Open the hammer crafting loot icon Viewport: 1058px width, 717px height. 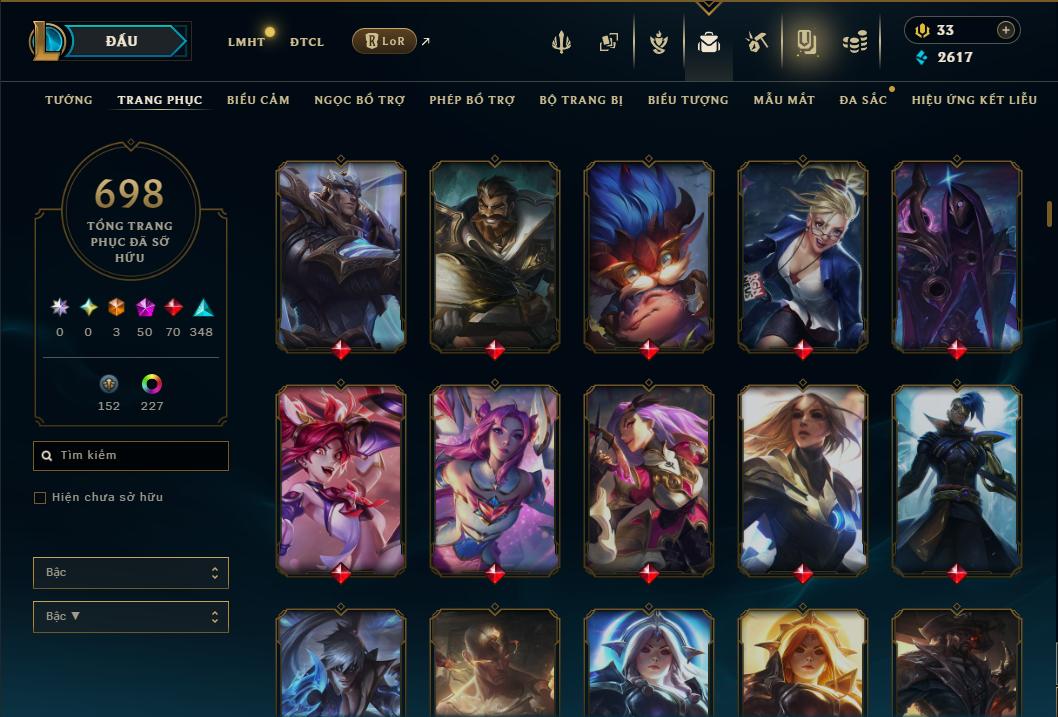[756, 42]
